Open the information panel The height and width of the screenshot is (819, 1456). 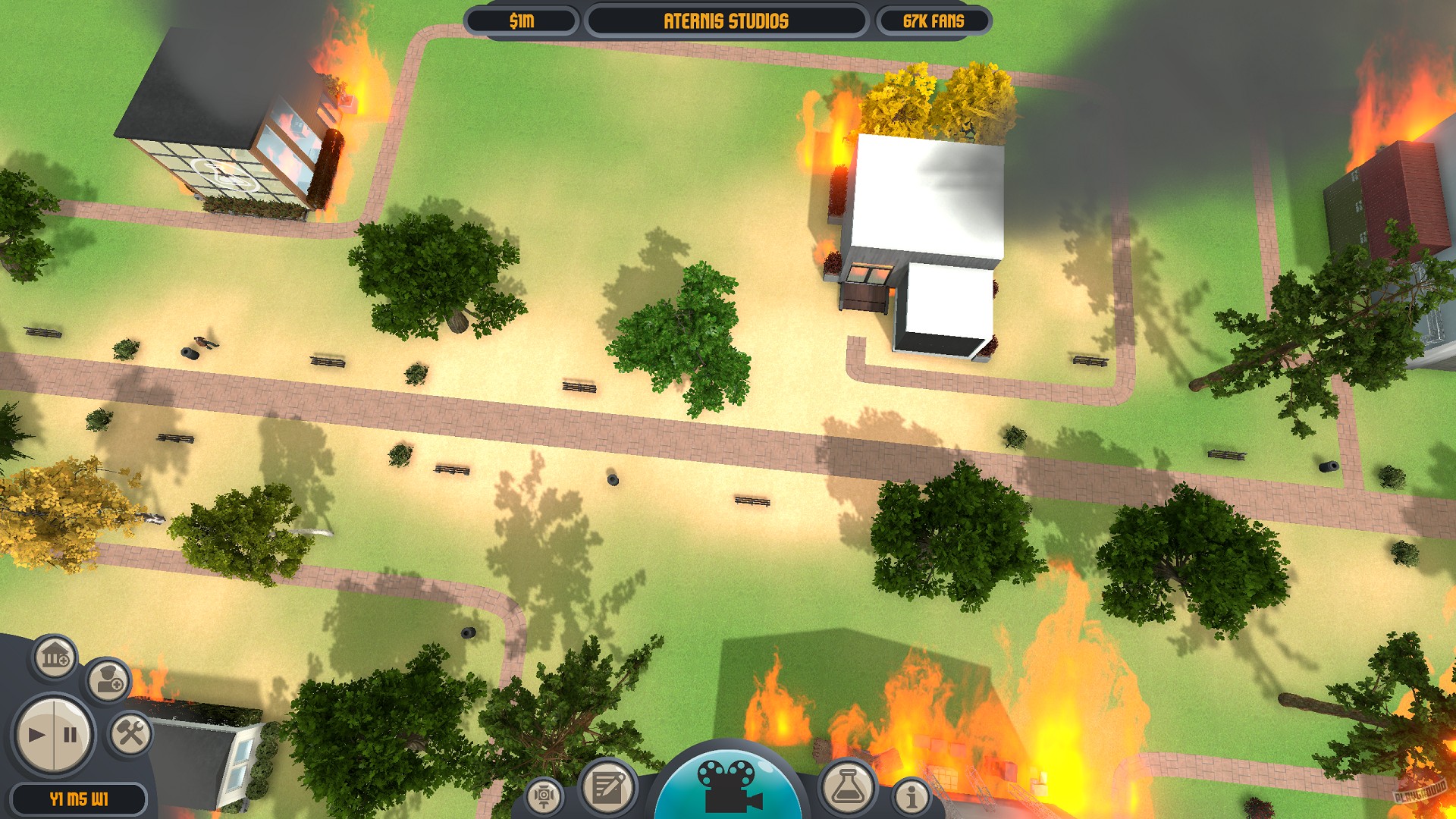(x=912, y=796)
